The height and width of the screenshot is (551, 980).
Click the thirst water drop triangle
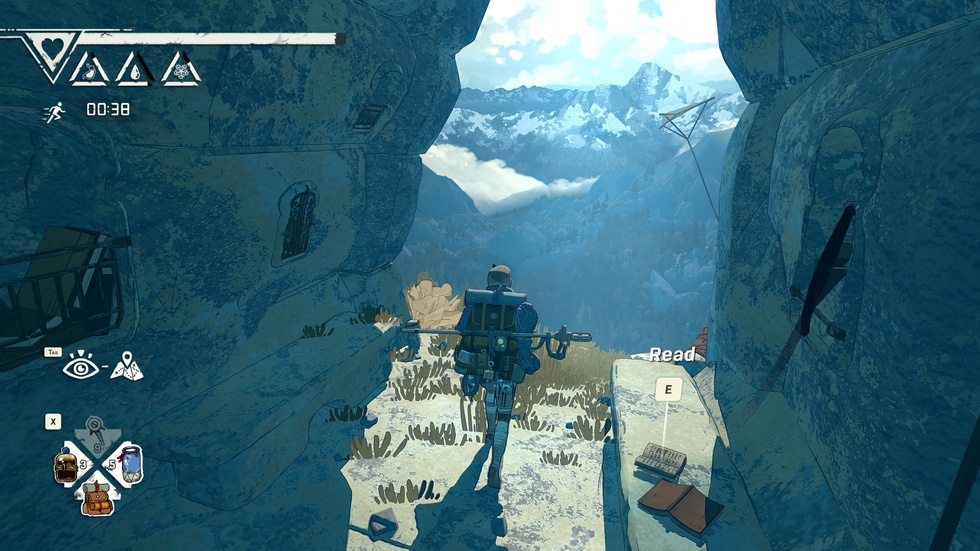(136, 69)
